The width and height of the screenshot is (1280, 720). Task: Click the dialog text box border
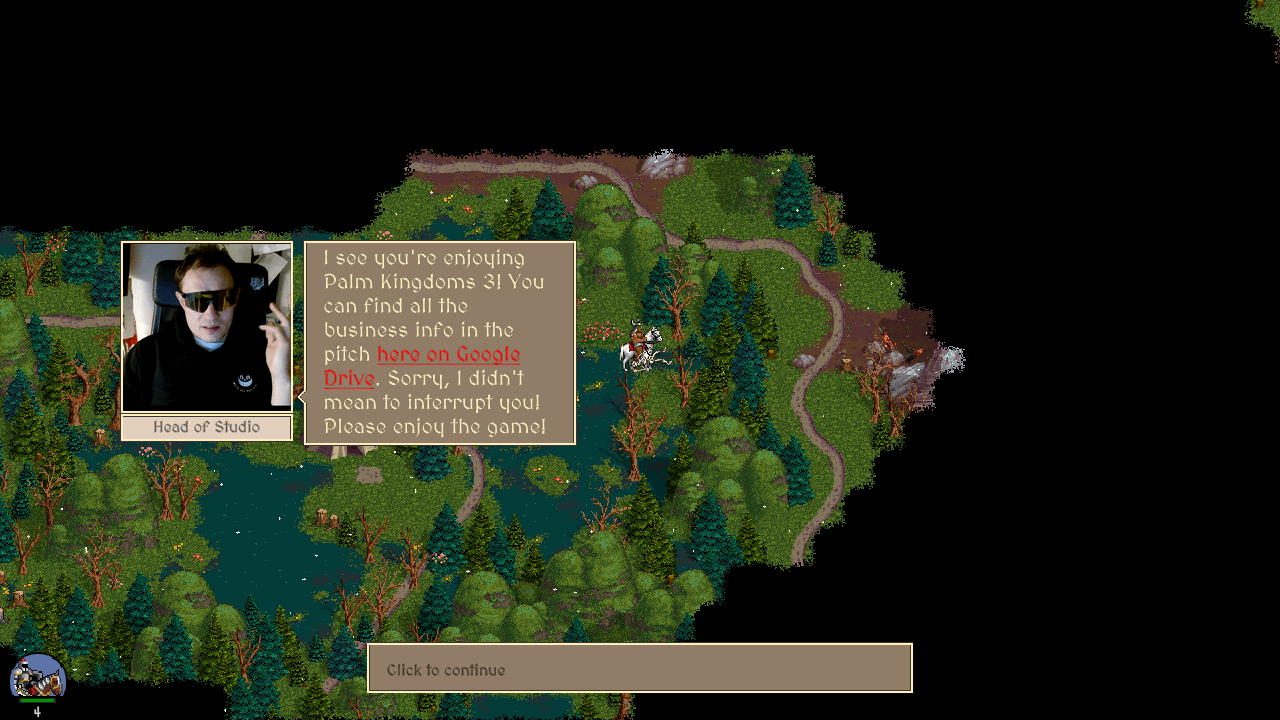point(438,242)
